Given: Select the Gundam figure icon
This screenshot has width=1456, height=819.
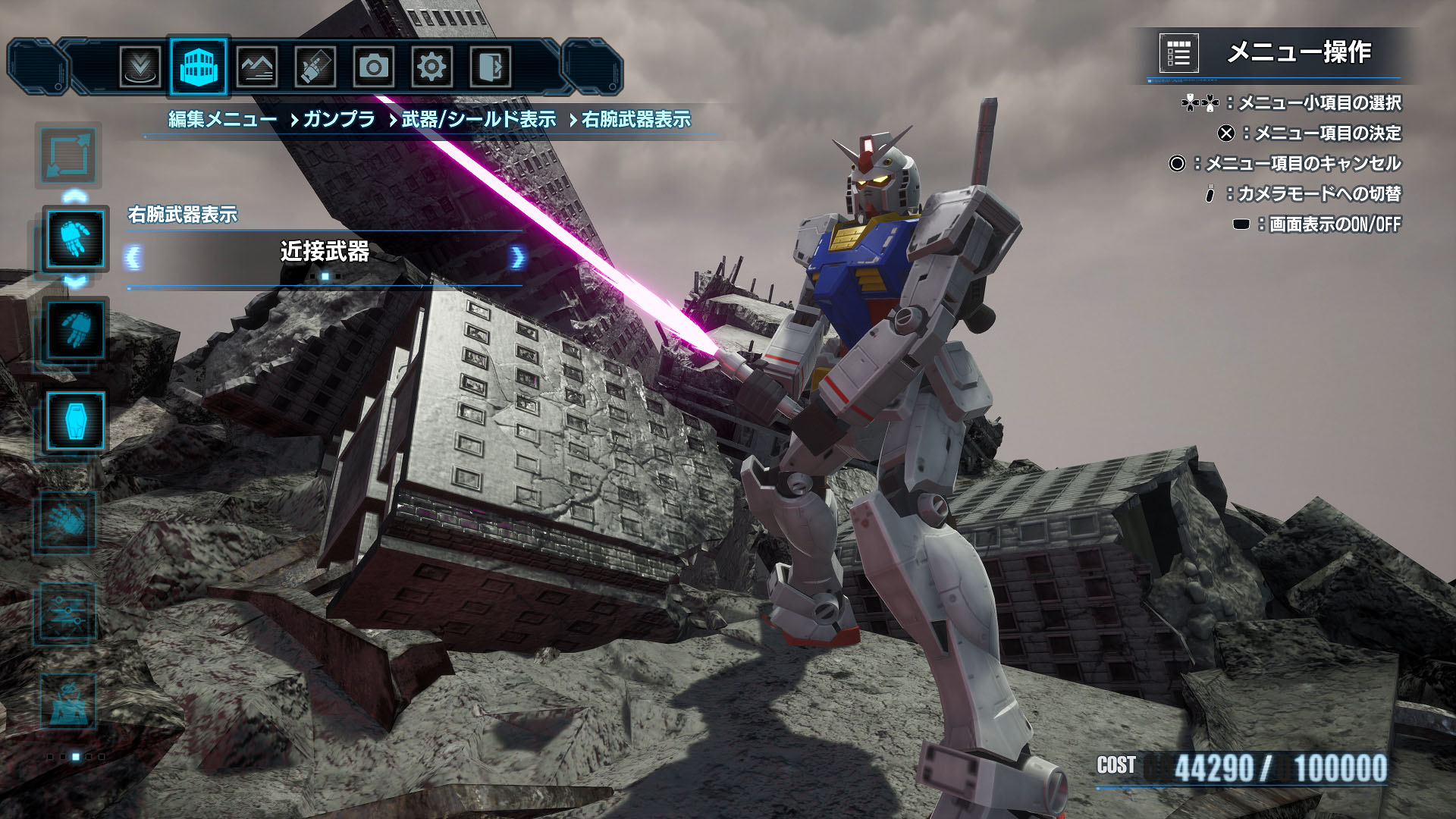Looking at the screenshot, I should tap(66, 701).
